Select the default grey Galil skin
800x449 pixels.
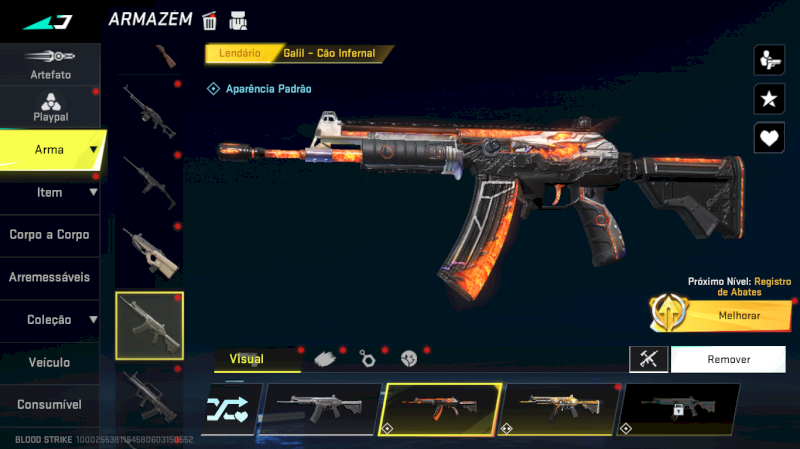320,408
